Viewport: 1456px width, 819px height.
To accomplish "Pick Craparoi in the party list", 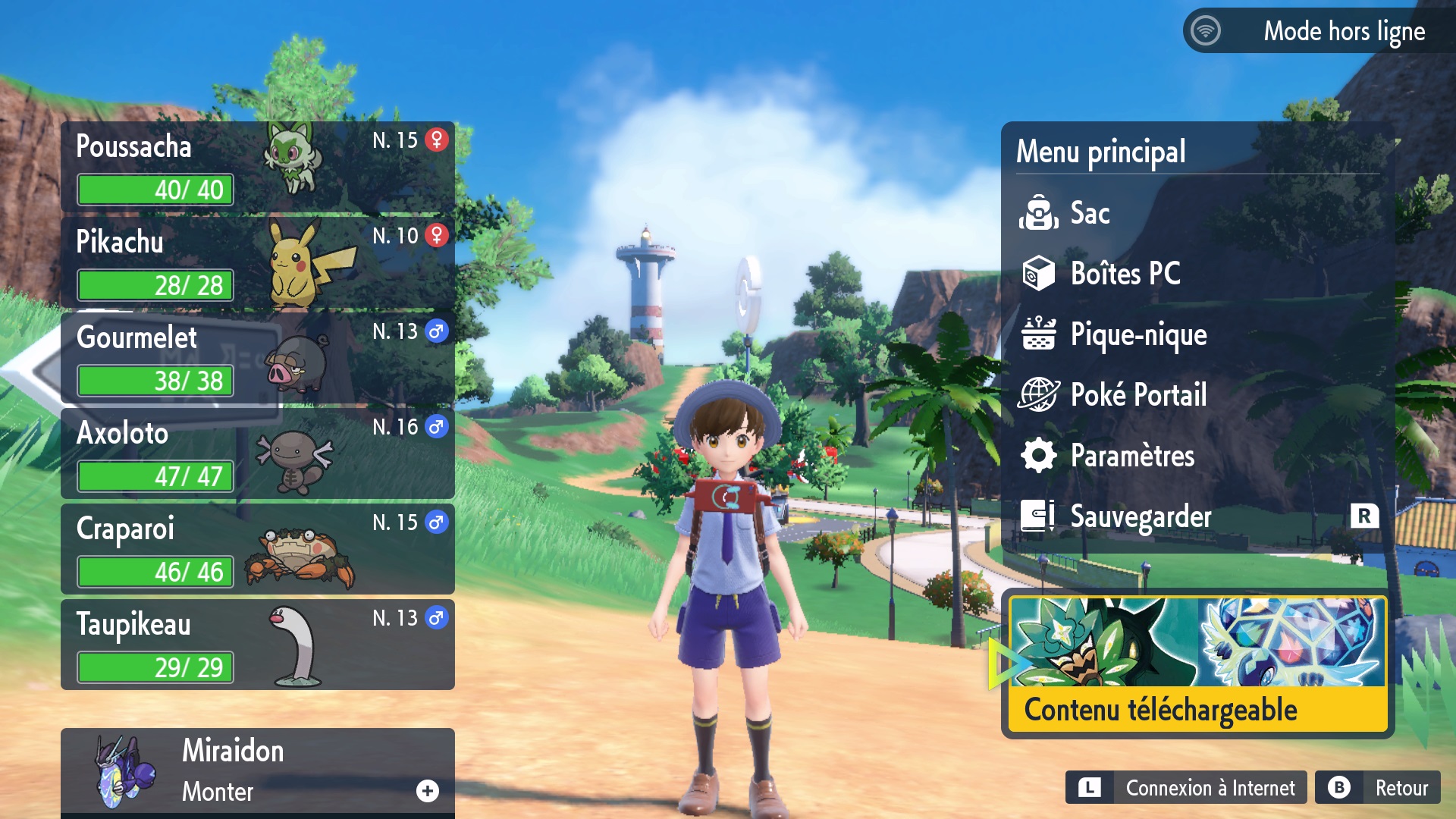I will click(x=258, y=549).
